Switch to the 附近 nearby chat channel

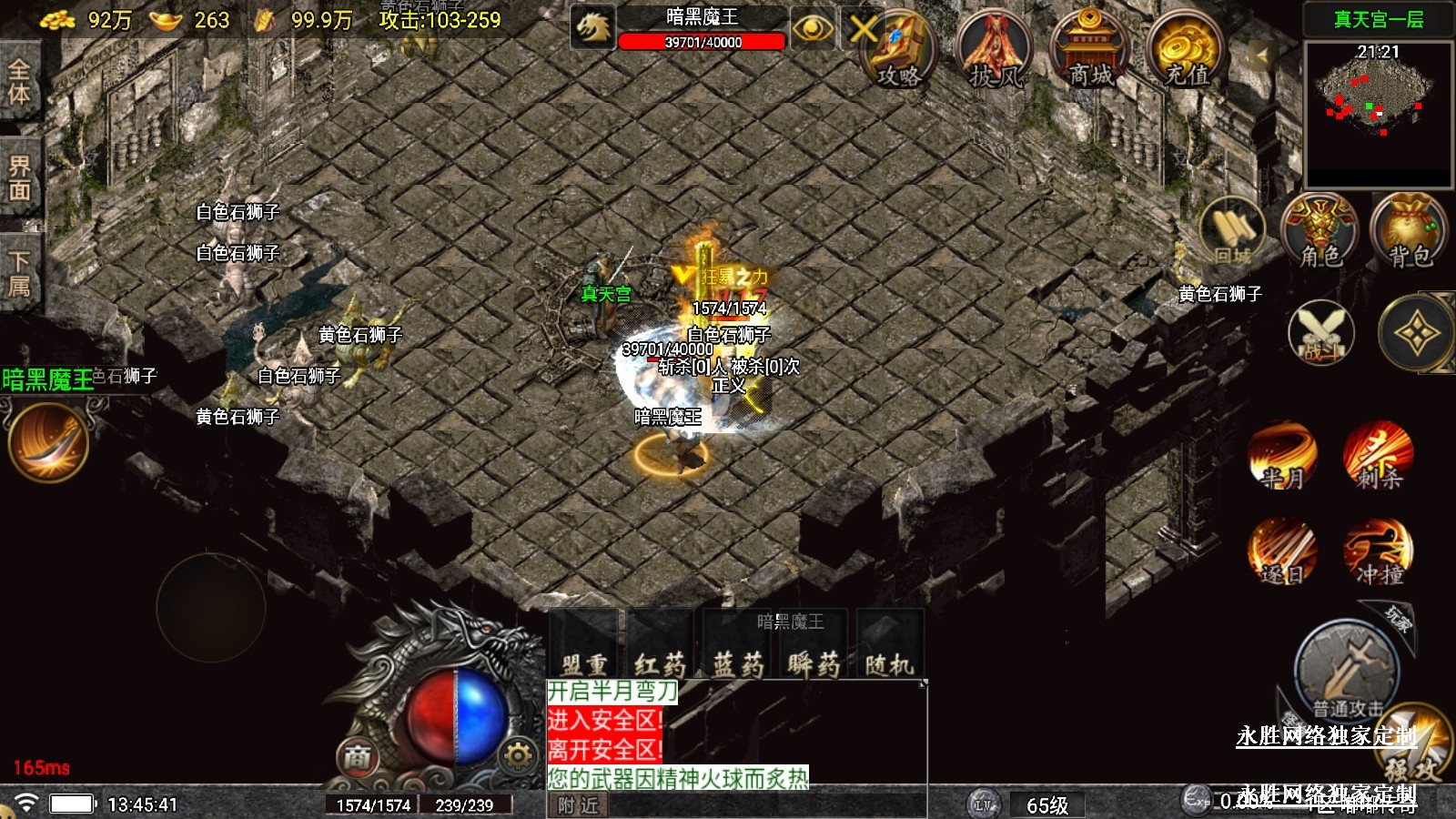(x=579, y=805)
